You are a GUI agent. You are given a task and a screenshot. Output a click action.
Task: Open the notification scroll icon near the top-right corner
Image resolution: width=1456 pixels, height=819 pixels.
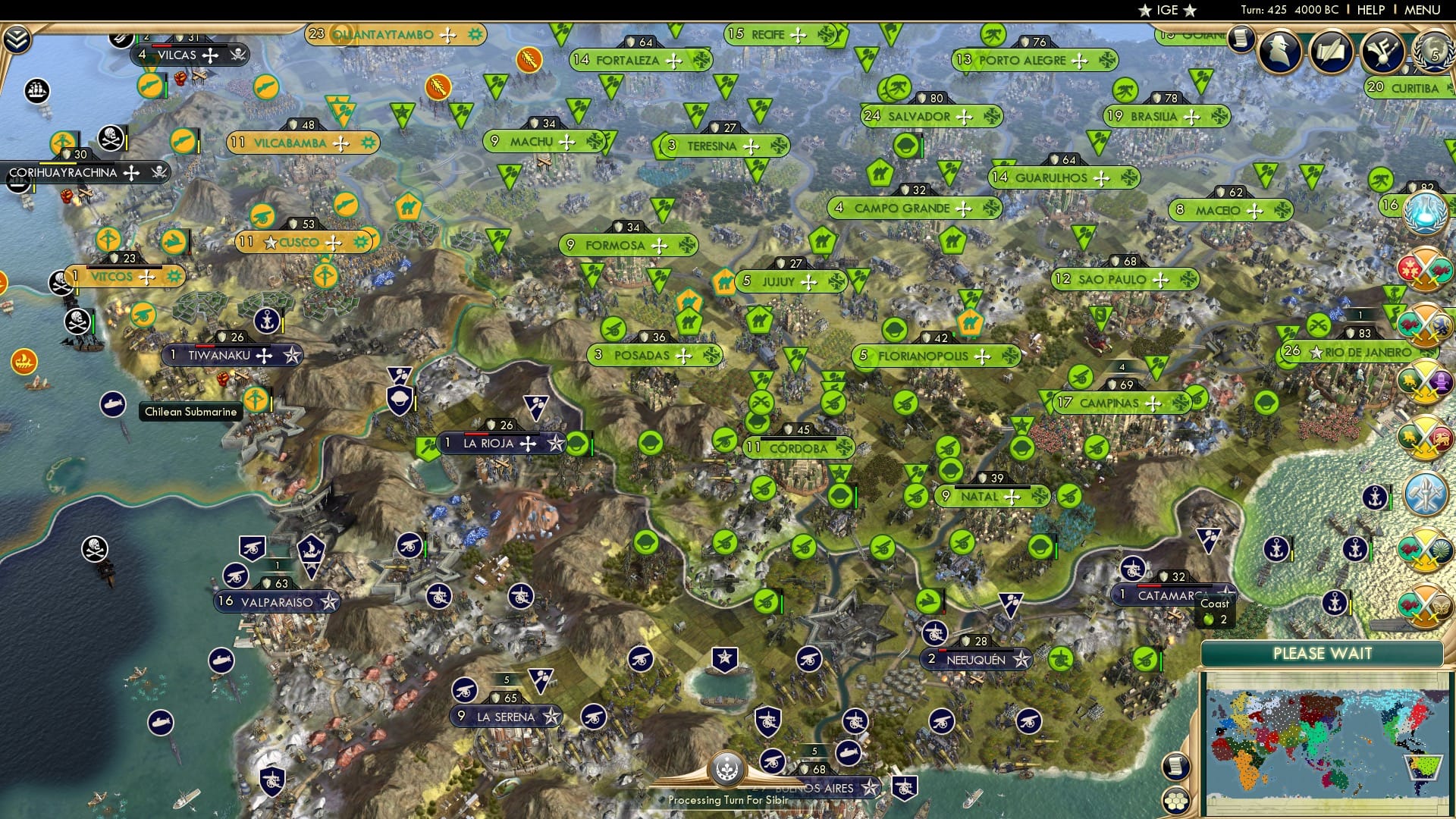[x=1241, y=41]
